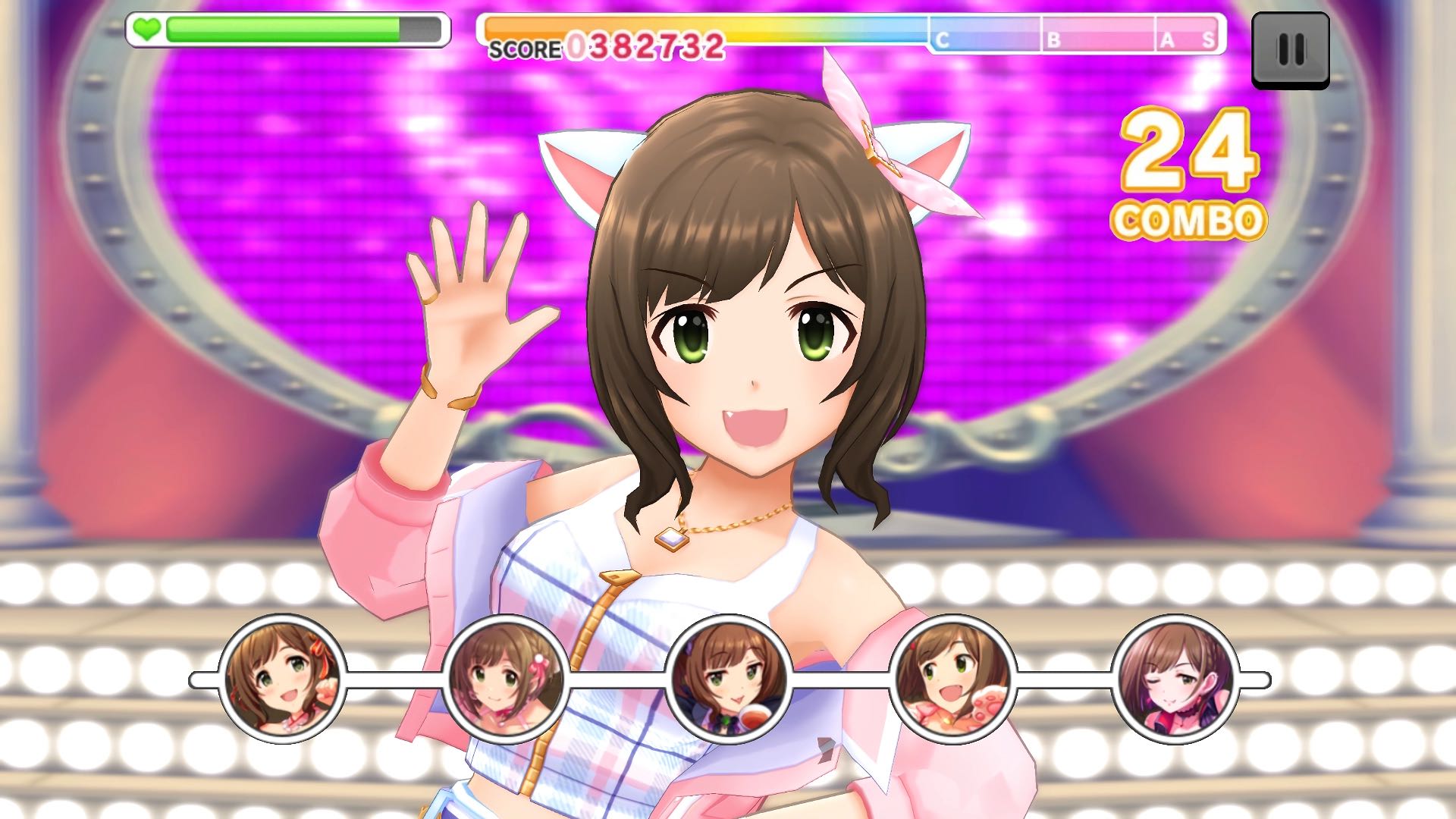Screen dimensions: 1456x819
Task: Tap the idol portrait with red hair ribbon
Action: pos(283,679)
